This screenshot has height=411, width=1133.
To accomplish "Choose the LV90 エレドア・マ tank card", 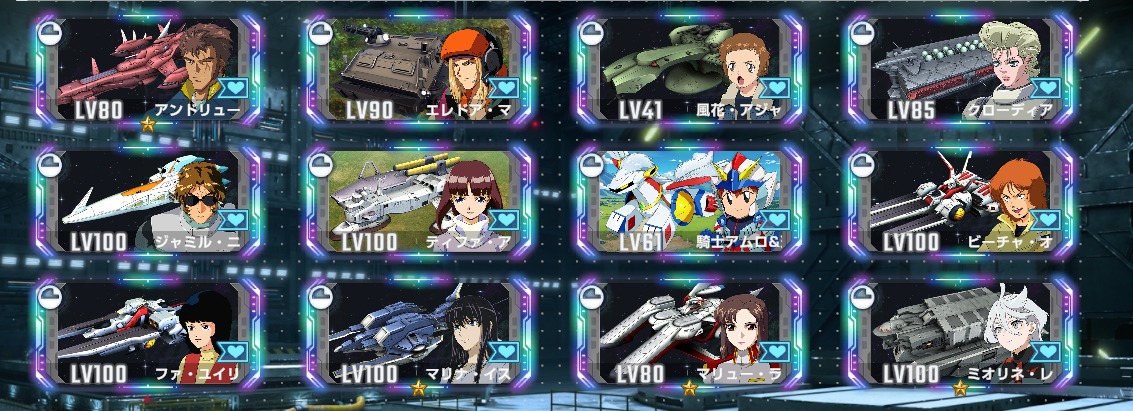I will [420, 68].
